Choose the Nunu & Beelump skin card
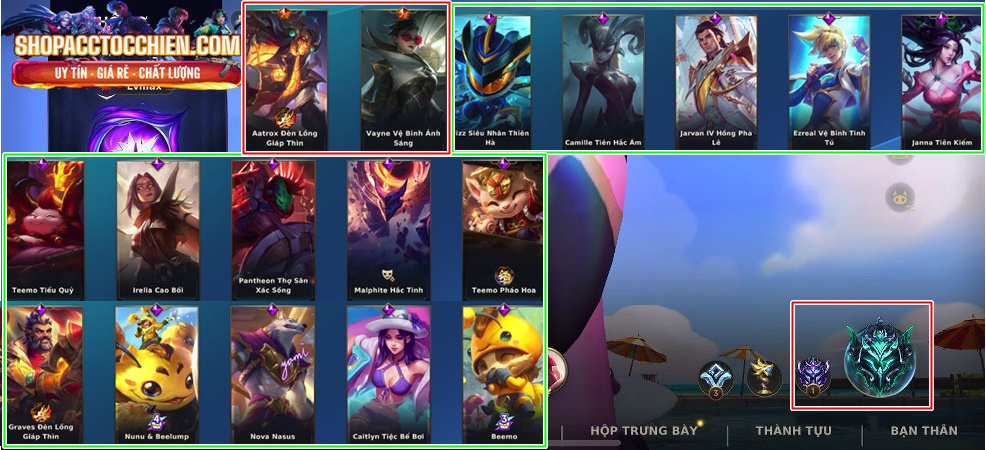This screenshot has width=986, height=450. click(157, 375)
